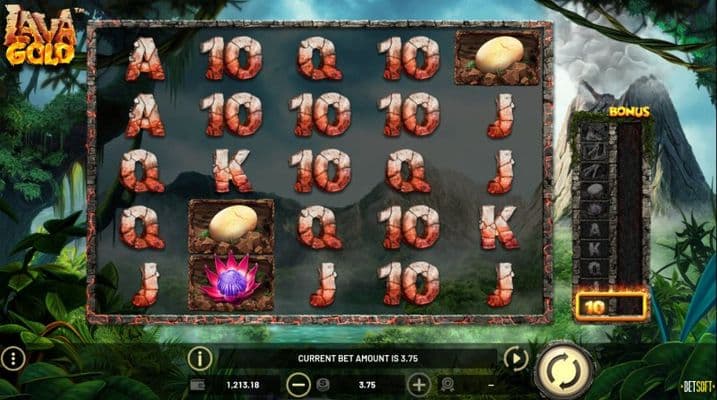Start autoplay with the small play button
Image resolution: width=717 pixels, height=400 pixels.
tap(516, 358)
